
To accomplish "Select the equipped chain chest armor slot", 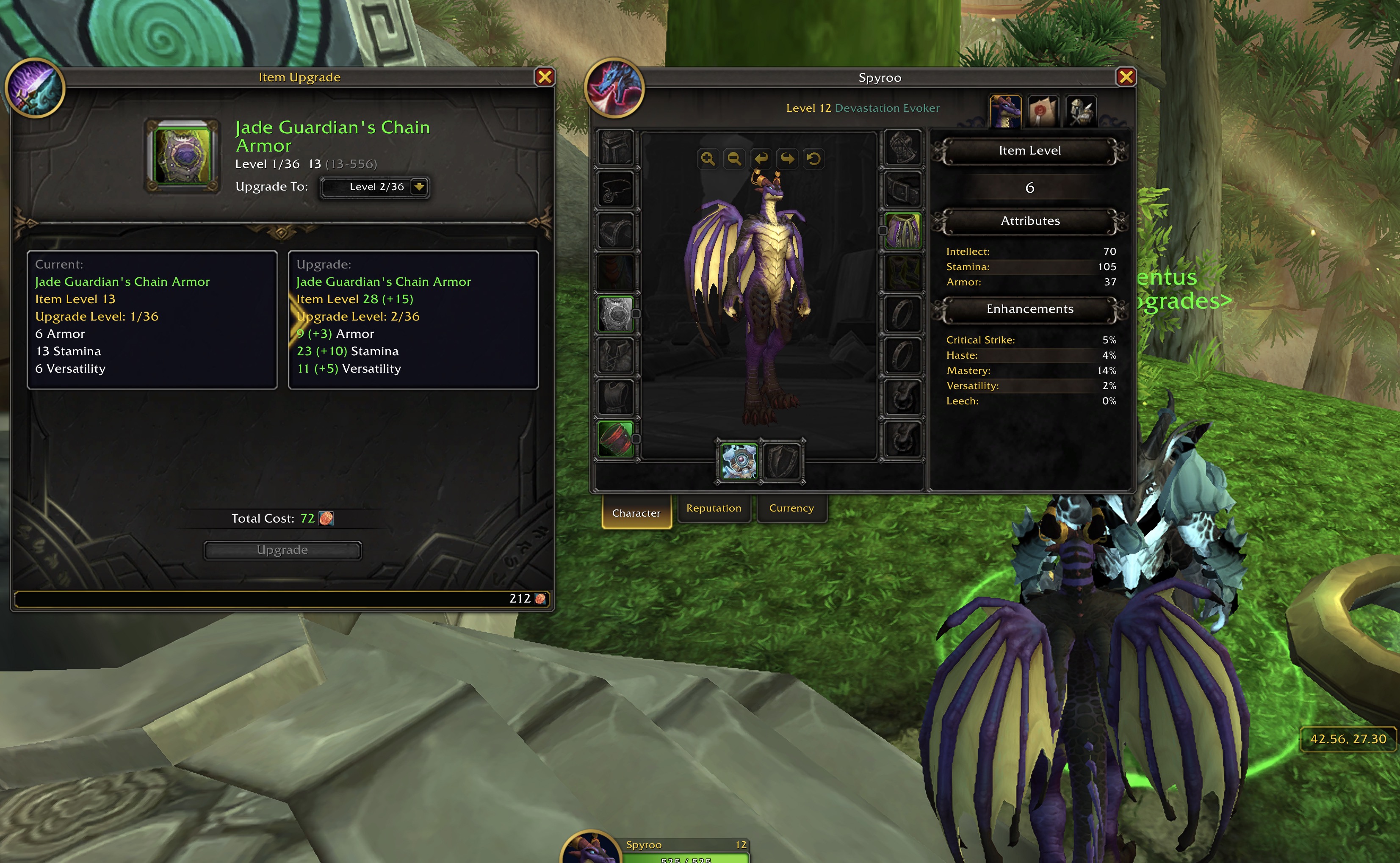I will coord(616,314).
